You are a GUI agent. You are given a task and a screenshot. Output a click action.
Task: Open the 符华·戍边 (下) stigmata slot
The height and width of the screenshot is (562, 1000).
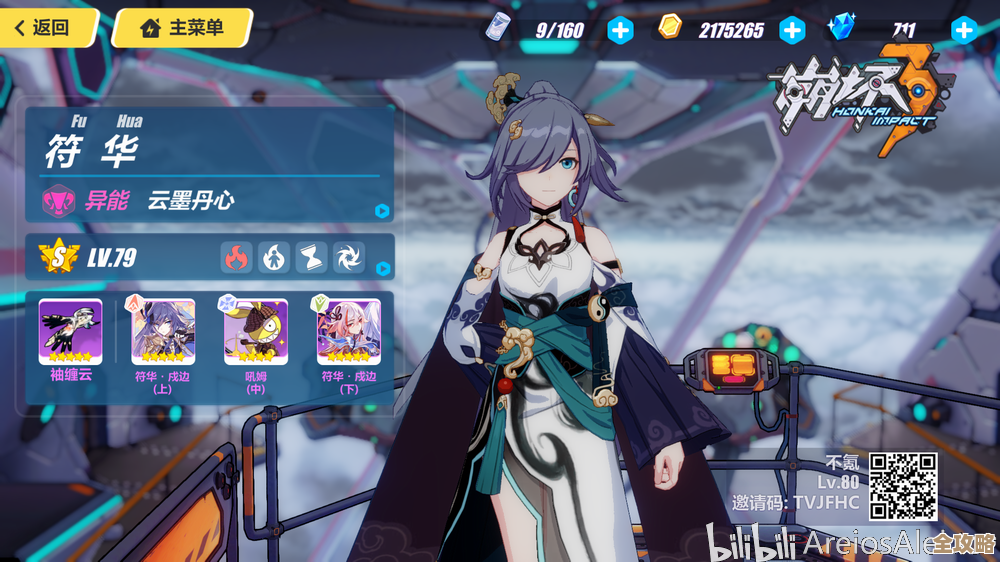349,332
